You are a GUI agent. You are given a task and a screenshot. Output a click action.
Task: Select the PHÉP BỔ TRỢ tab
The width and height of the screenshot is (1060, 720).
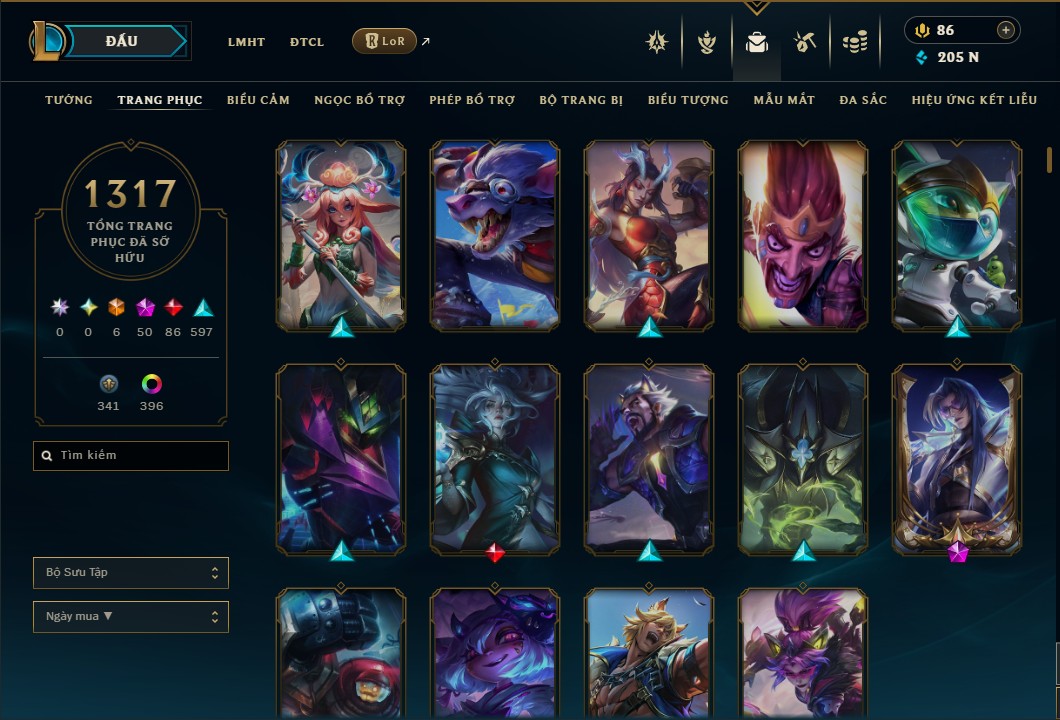pos(472,100)
